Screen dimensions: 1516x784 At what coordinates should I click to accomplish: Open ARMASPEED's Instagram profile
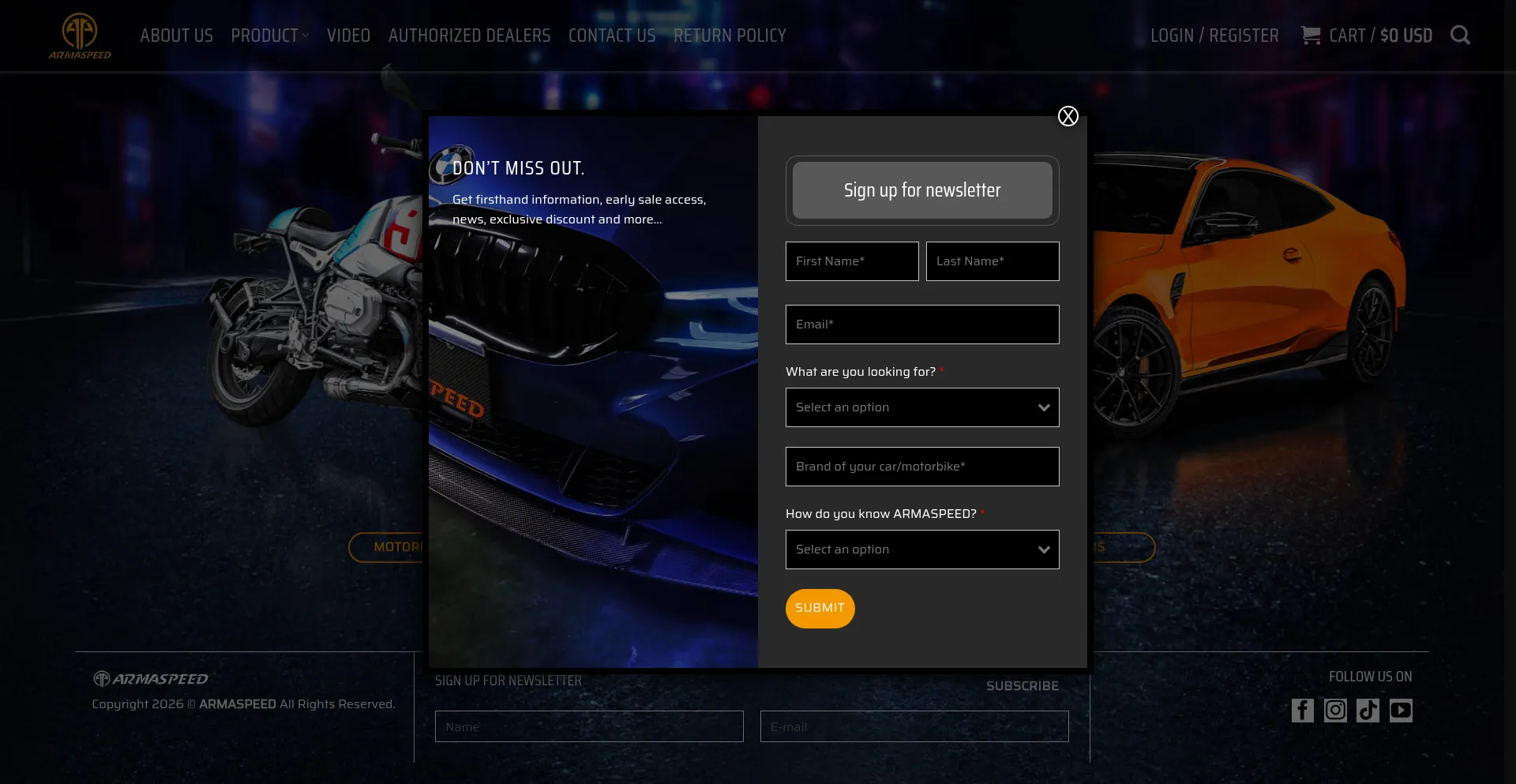(1335, 711)
